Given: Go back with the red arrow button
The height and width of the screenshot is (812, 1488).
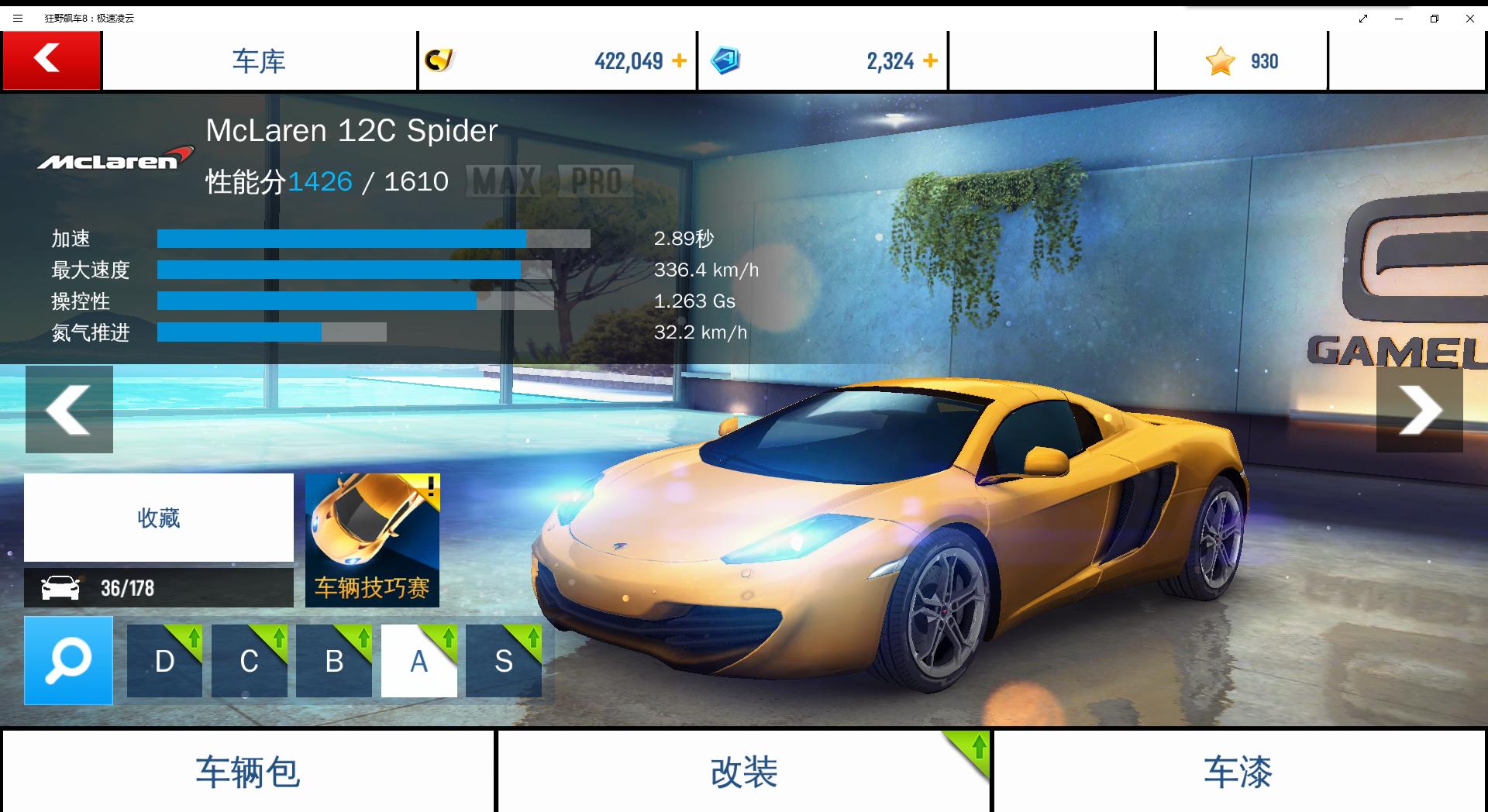Looking at the screenshot, I should coord(51,60).
